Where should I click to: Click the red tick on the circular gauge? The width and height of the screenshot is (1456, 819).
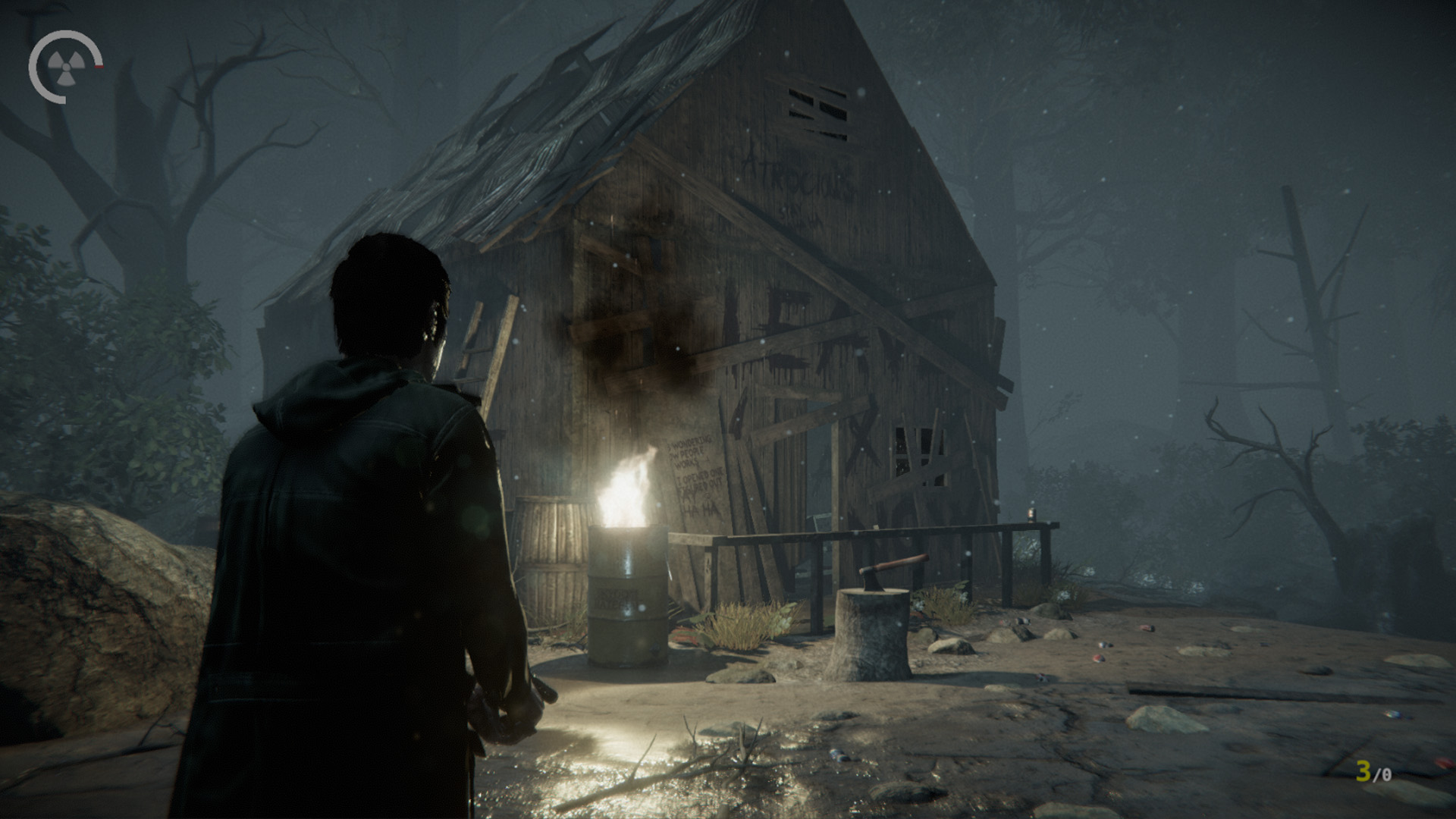tap(99, 67)
